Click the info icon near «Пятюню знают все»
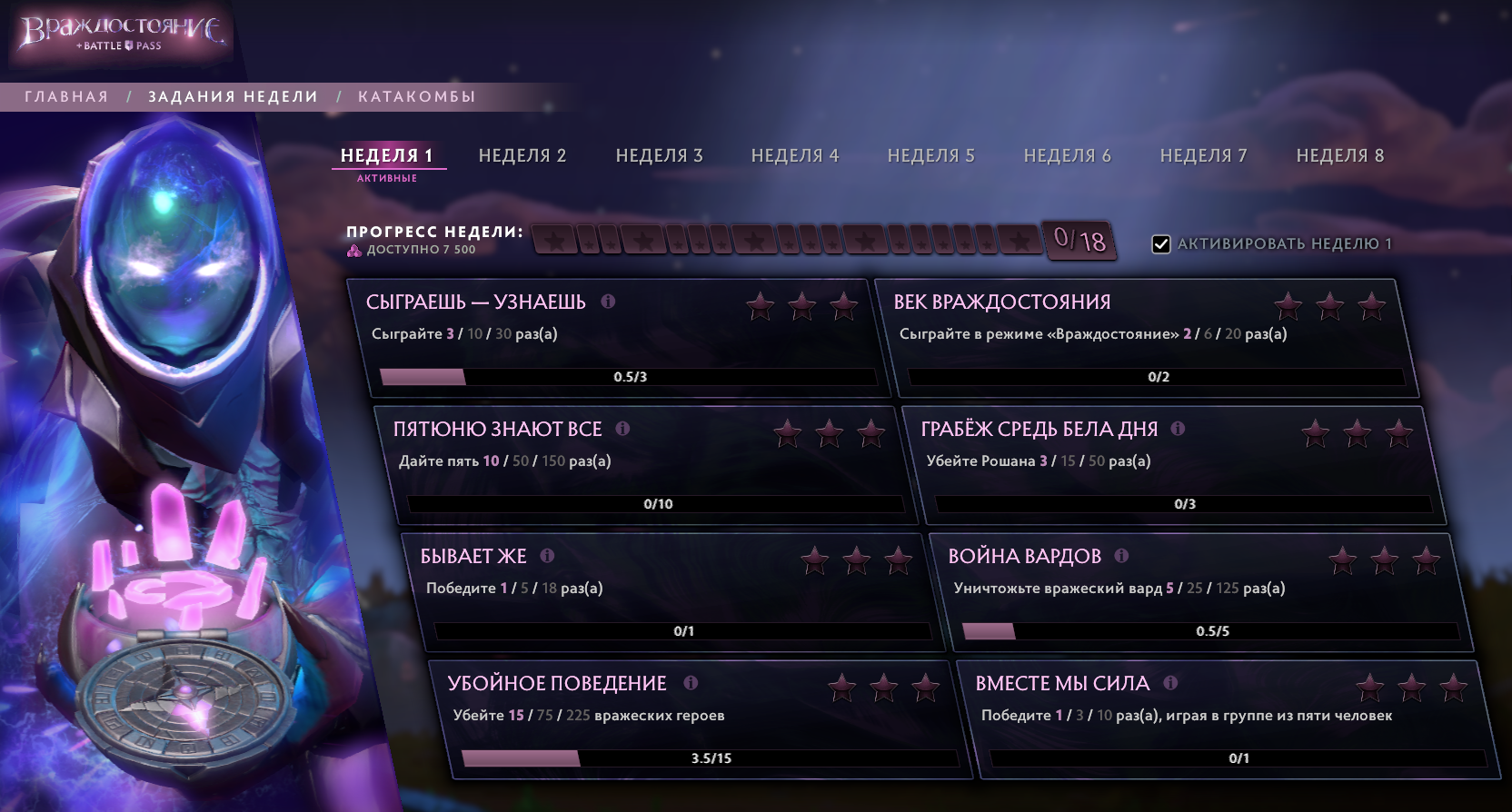Image resolution: width=1512 pixels, height=812 pixels. 622,429
